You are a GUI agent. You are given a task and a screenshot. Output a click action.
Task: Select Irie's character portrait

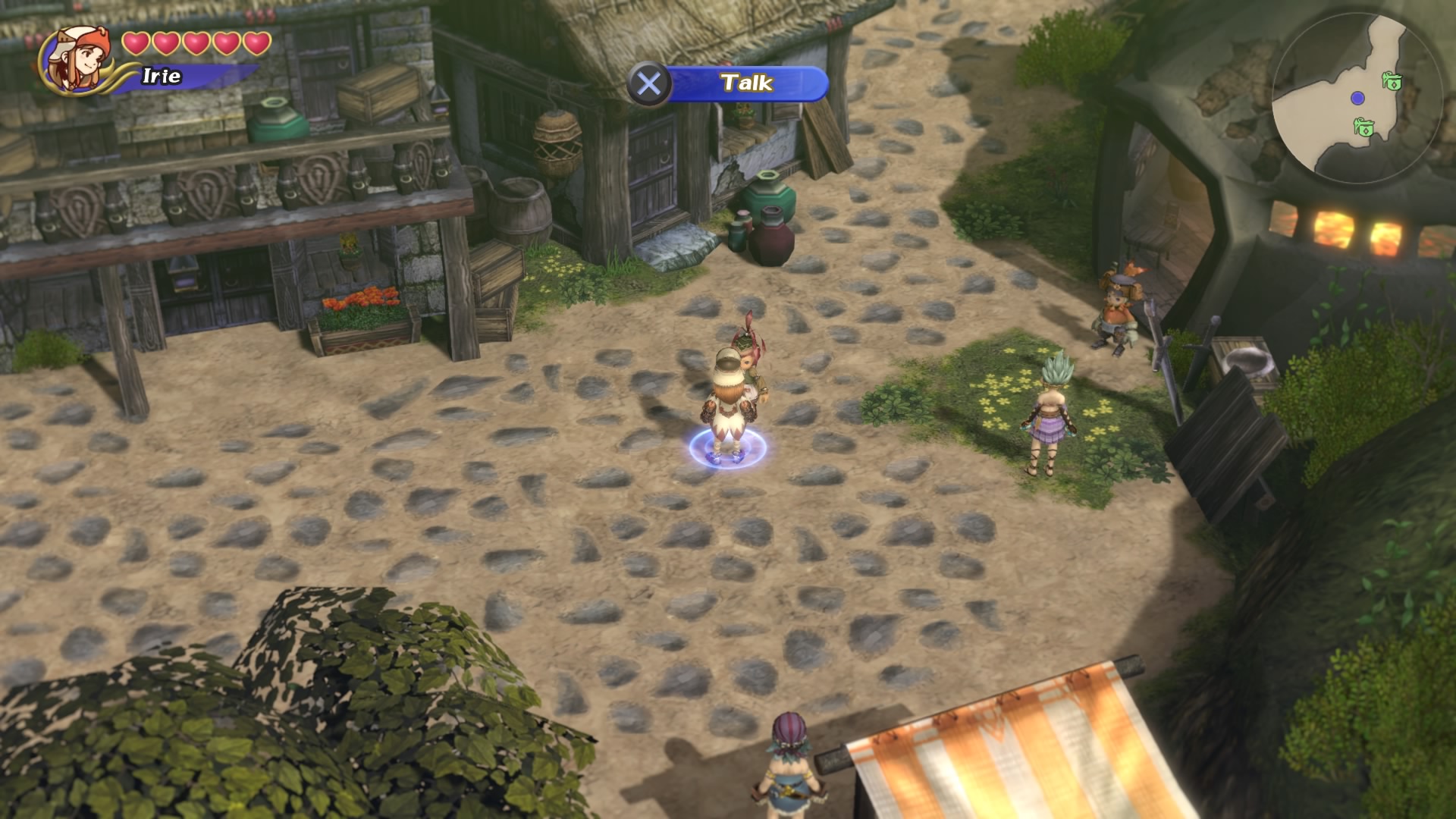click(x=76, y=61)
